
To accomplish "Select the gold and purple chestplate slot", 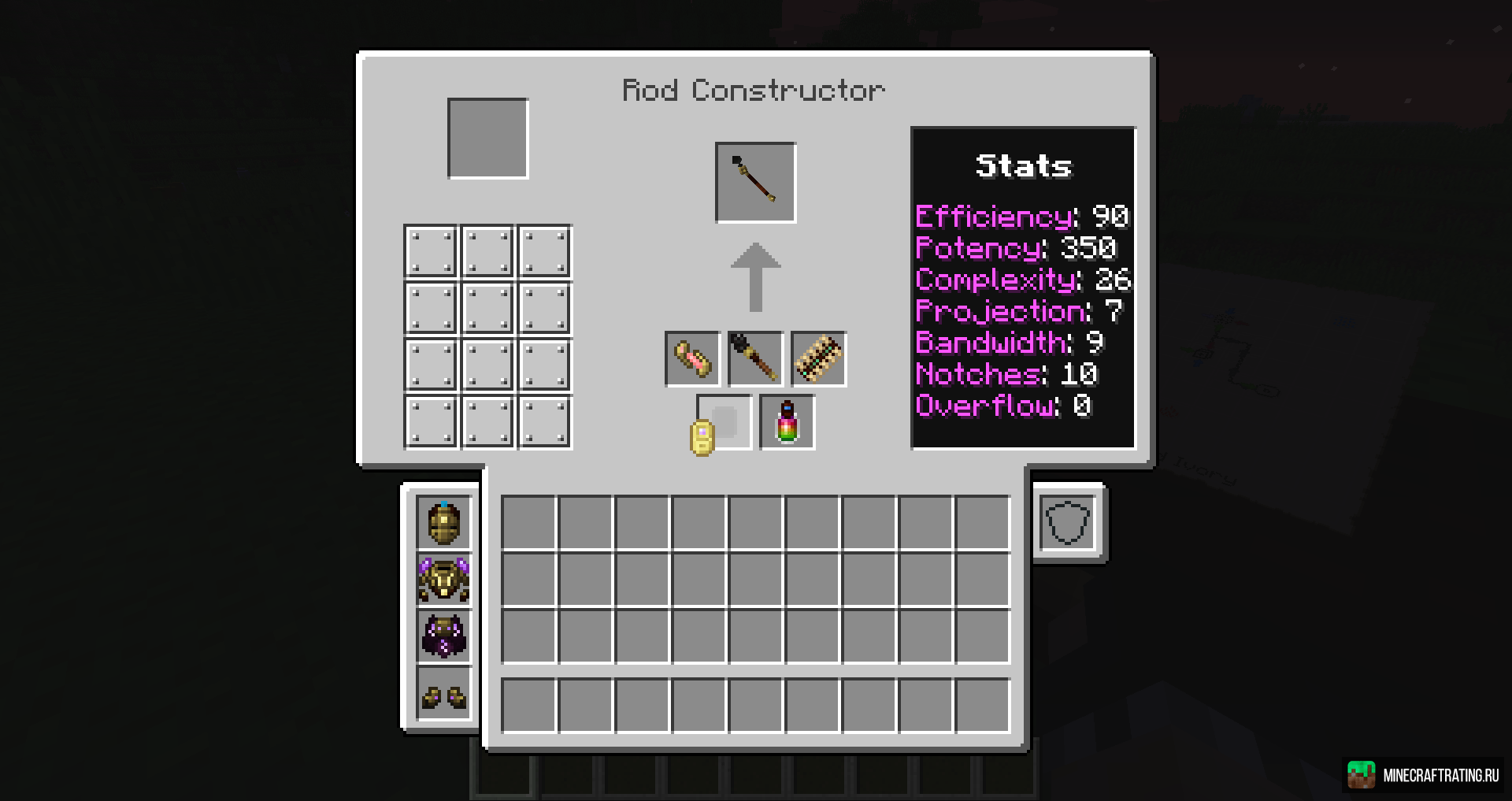I will coord(444,579).
